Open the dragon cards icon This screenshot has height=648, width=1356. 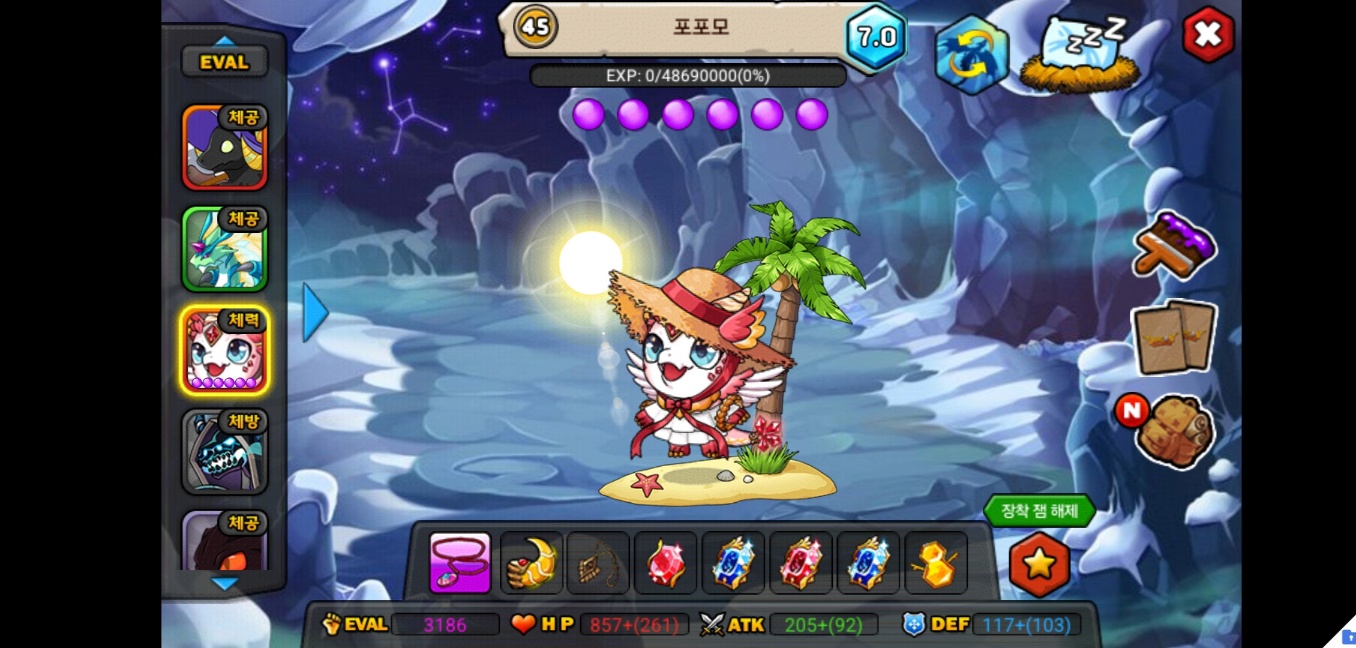[x=1174, y=337]
